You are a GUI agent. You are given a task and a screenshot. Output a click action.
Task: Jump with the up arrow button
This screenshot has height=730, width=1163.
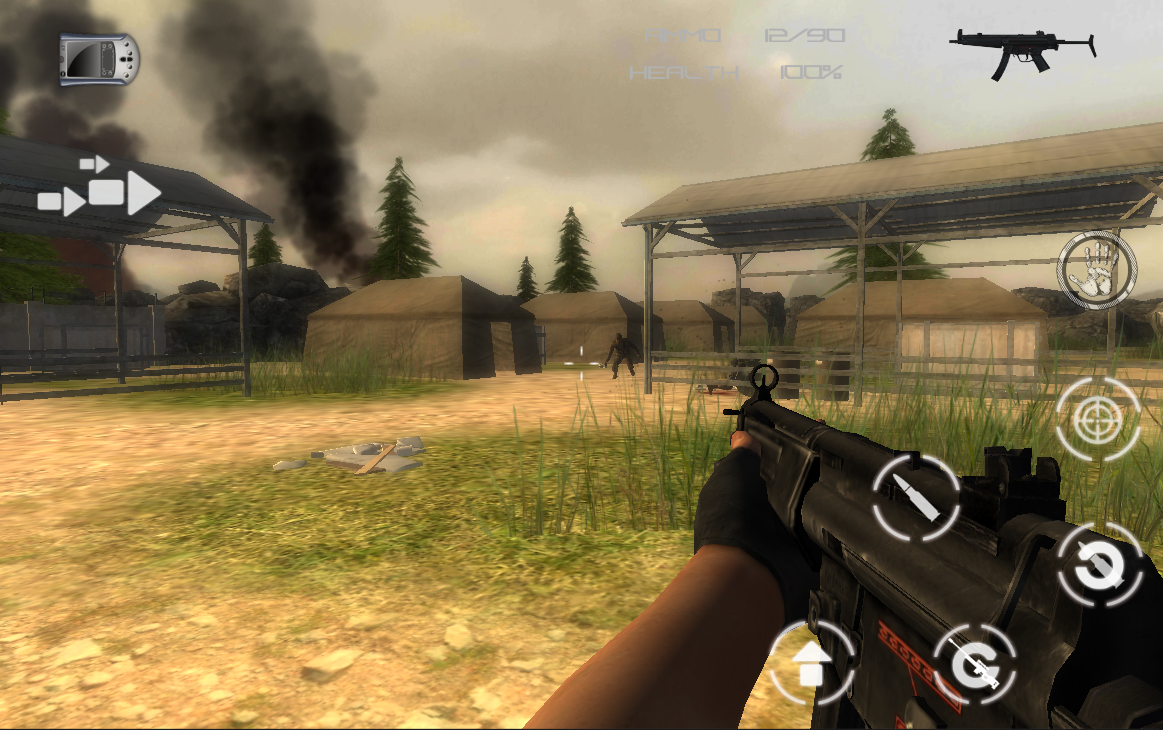tap(811, 663)
